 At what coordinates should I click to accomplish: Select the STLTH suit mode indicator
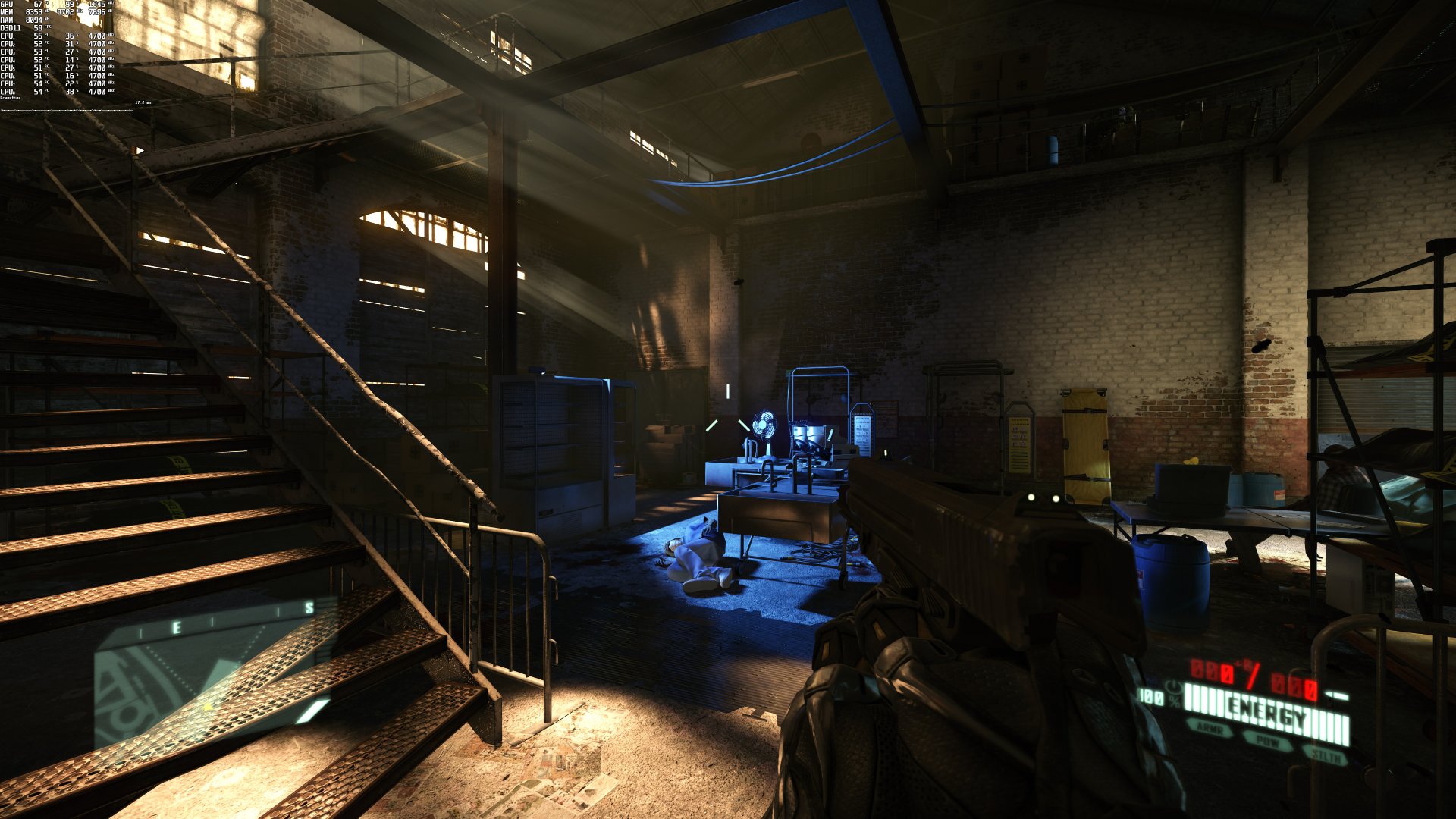click(x=1326, y=755)
